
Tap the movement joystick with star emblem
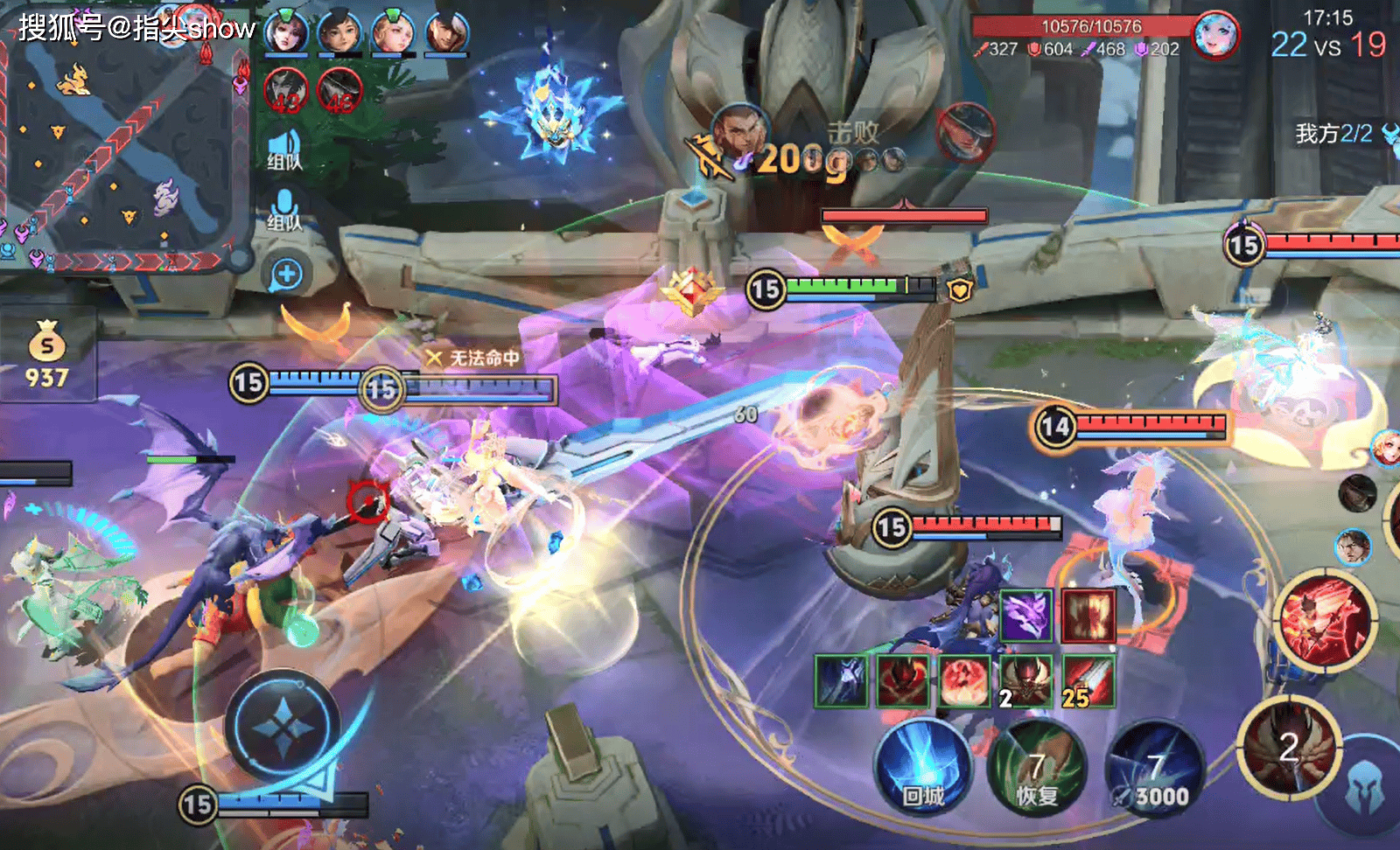(282, 726)
